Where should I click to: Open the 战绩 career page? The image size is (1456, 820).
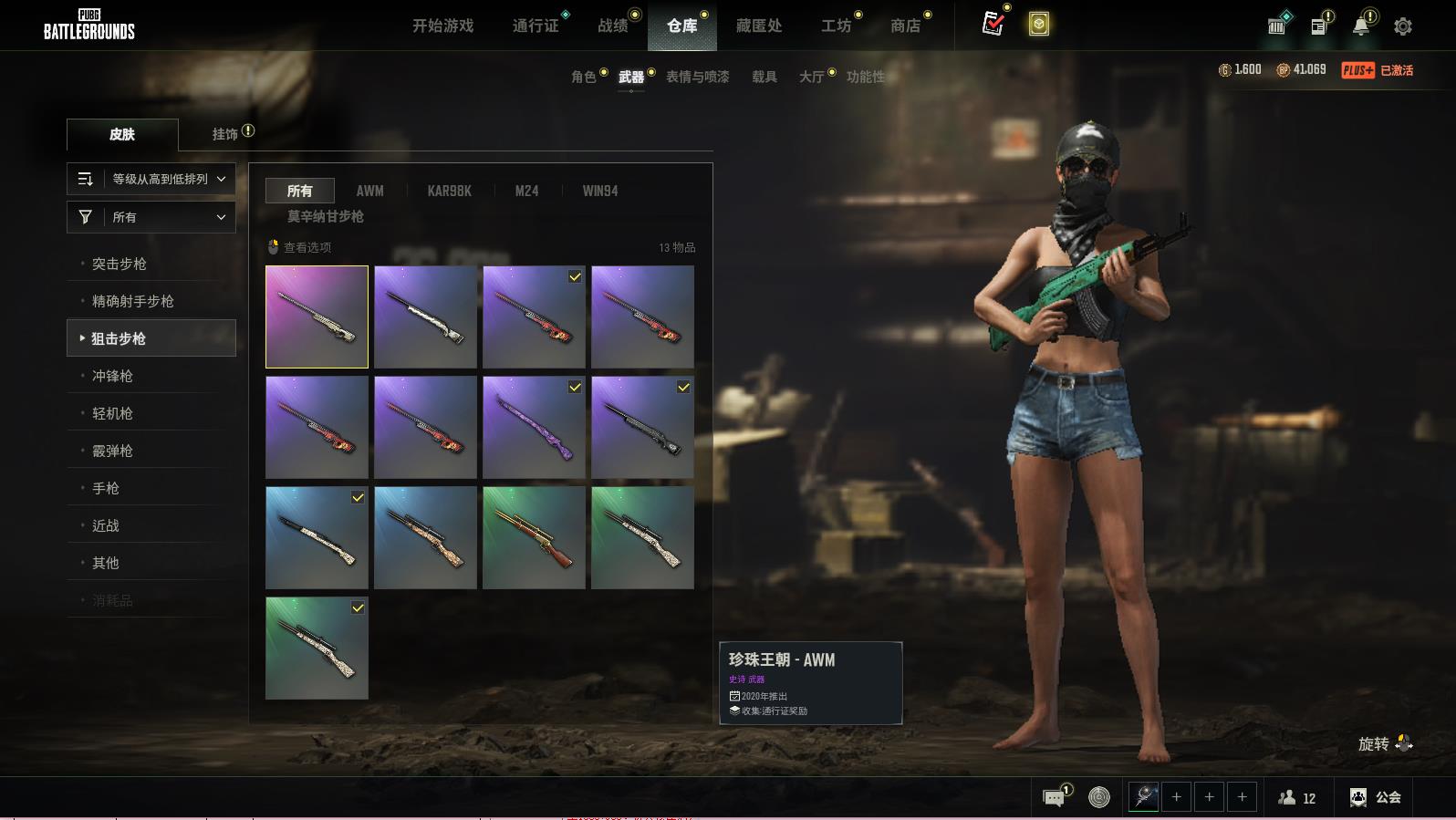pos(613,26)
